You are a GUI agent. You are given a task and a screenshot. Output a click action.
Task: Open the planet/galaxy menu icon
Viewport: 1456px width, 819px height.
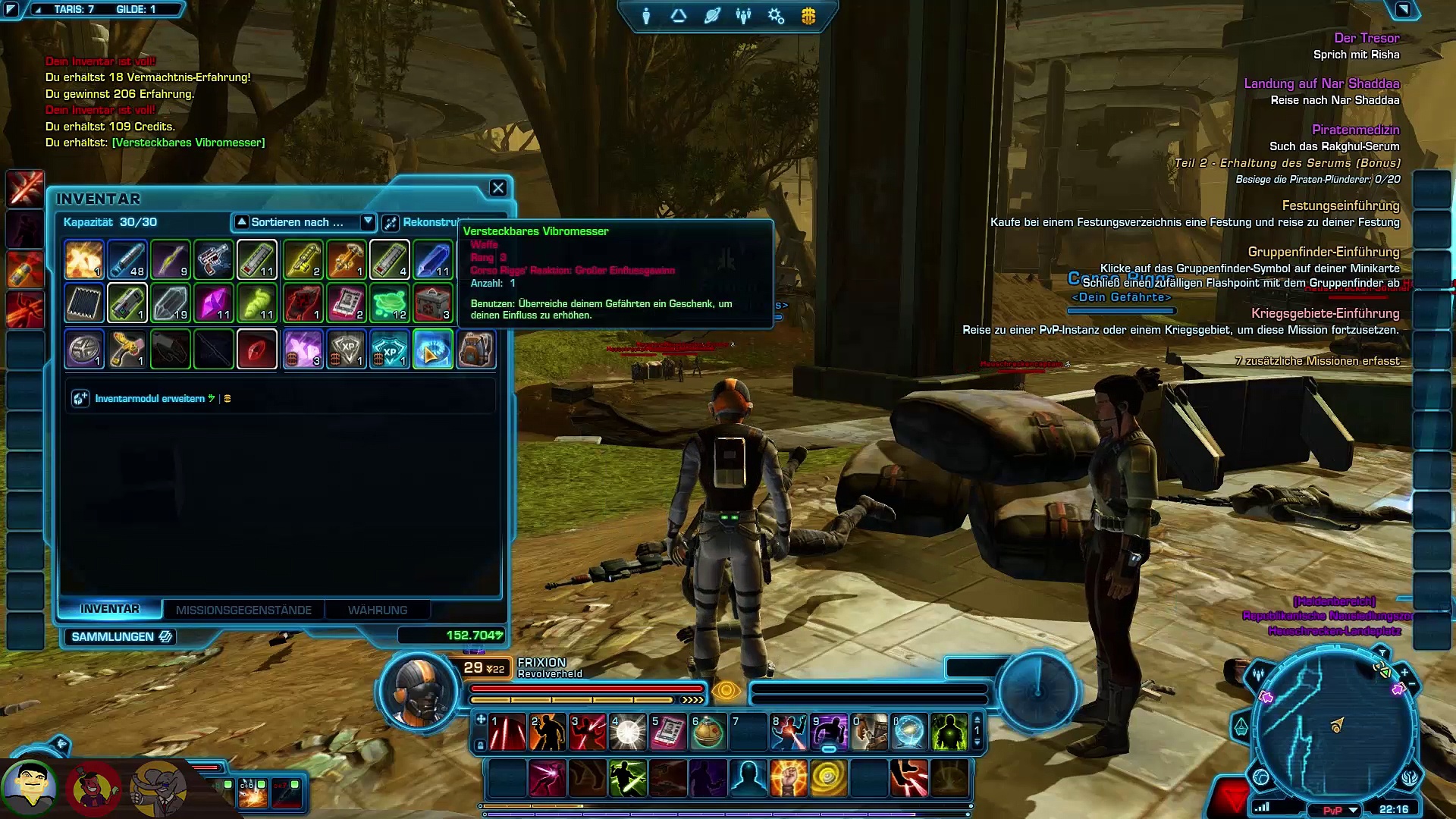coord(711,16)
